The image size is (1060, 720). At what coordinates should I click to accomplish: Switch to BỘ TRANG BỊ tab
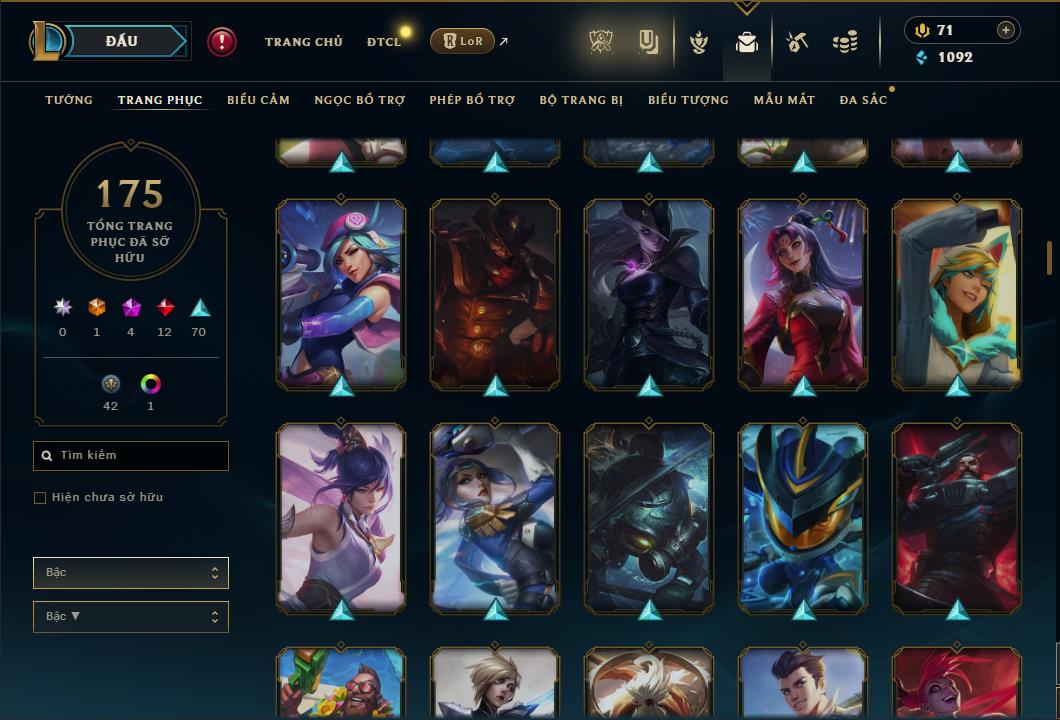[581, 100]
